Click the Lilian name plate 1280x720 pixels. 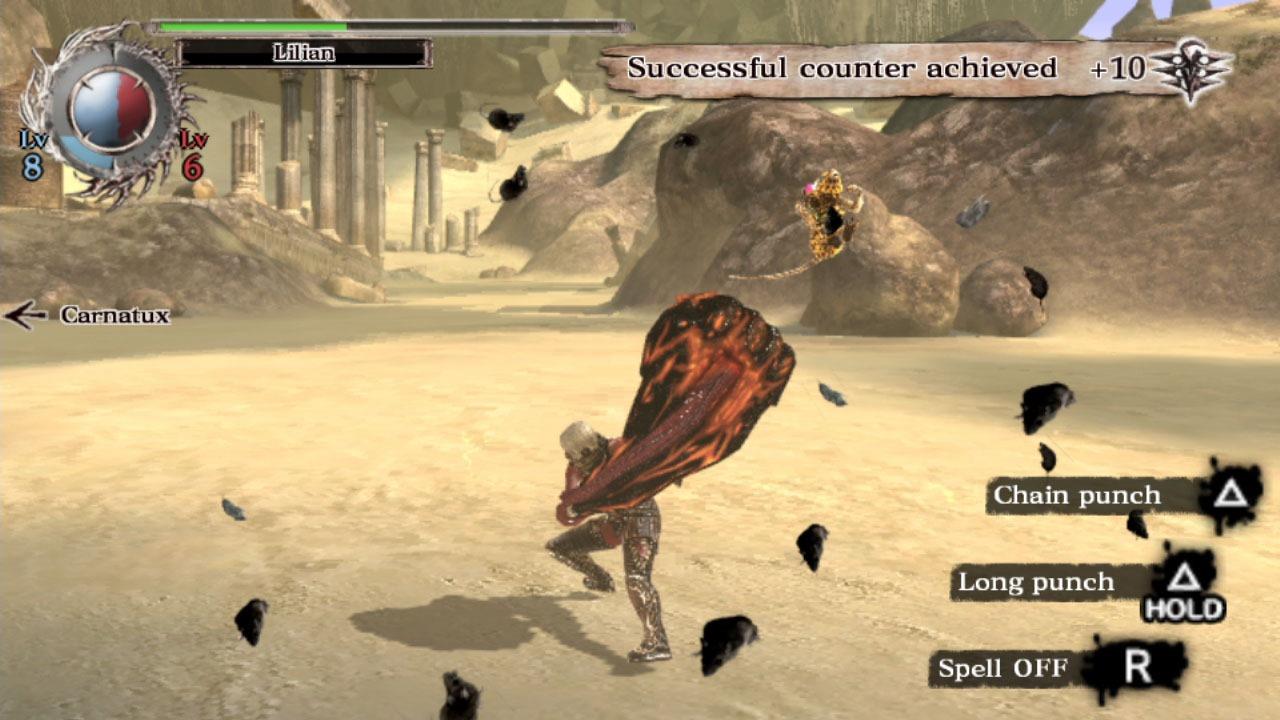304,53
